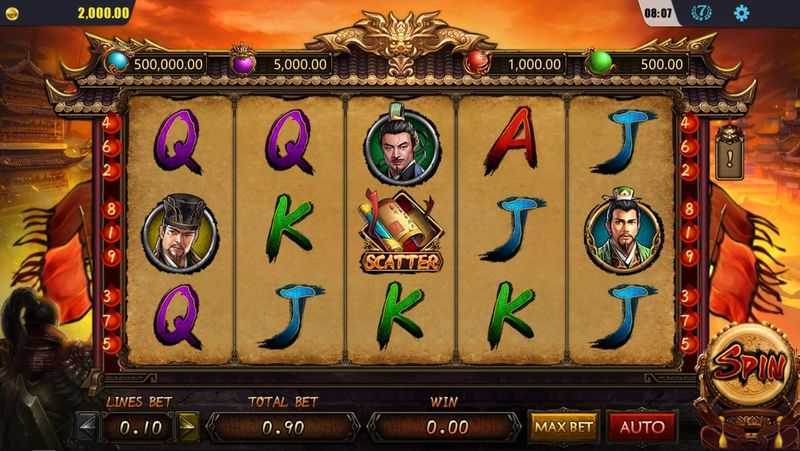Screen dimensions: 800x451
Task: Click the number 7 badge icon
Action: pos(703,13)
